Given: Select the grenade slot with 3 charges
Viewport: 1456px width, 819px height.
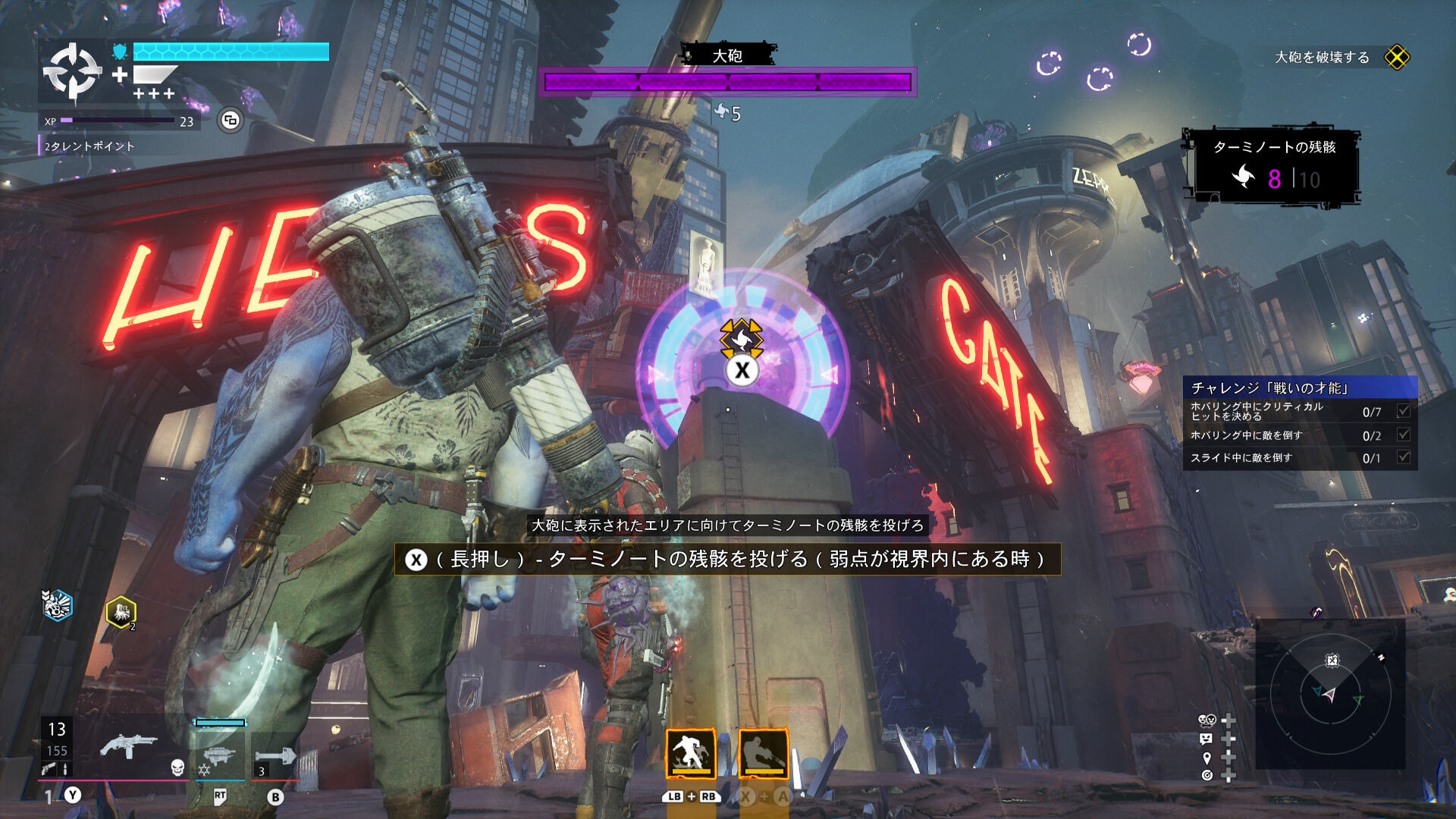Looking at the screenshot, I should (x=276, y=756).
